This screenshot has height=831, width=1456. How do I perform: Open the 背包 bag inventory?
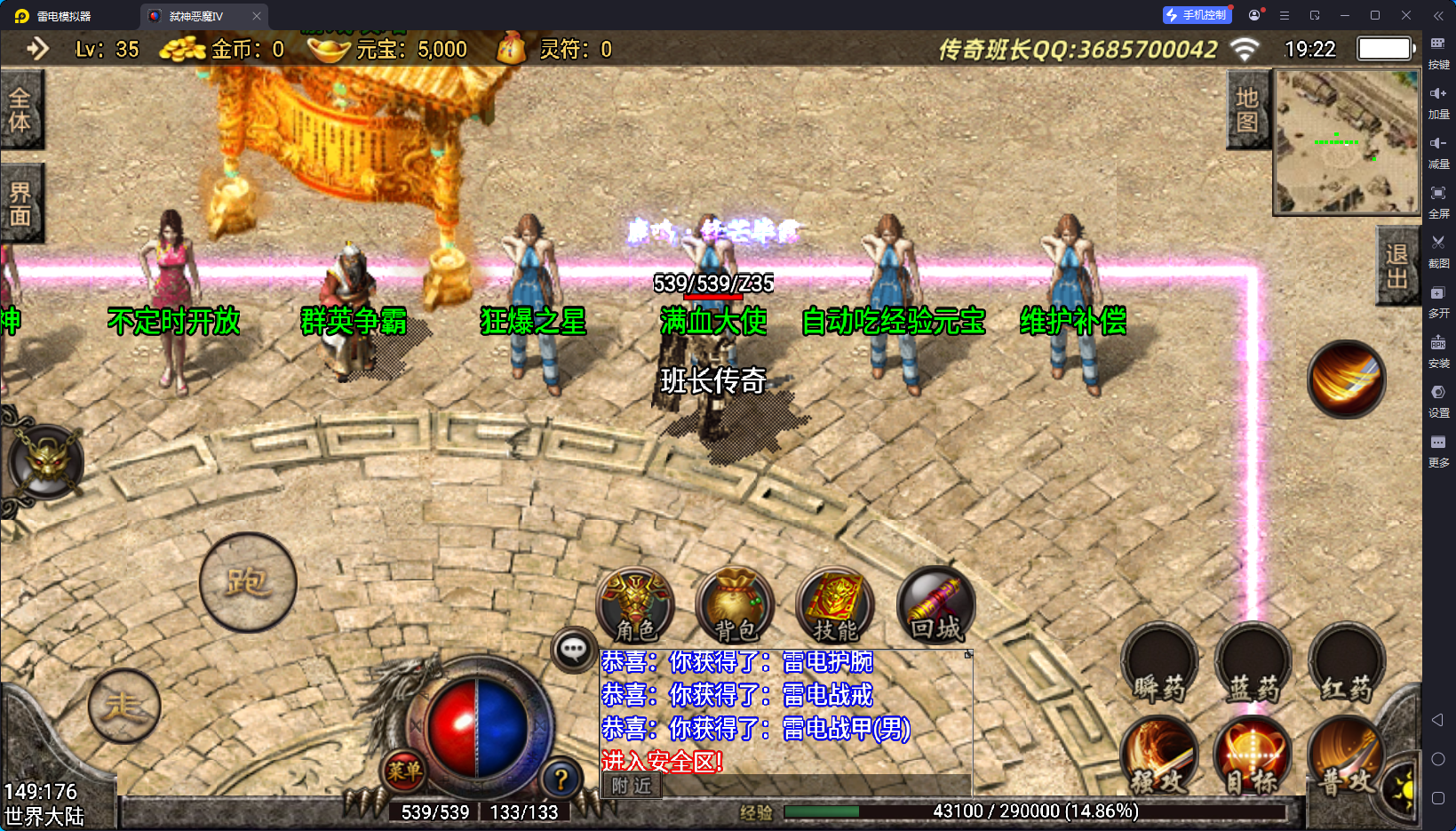[736, 606]
